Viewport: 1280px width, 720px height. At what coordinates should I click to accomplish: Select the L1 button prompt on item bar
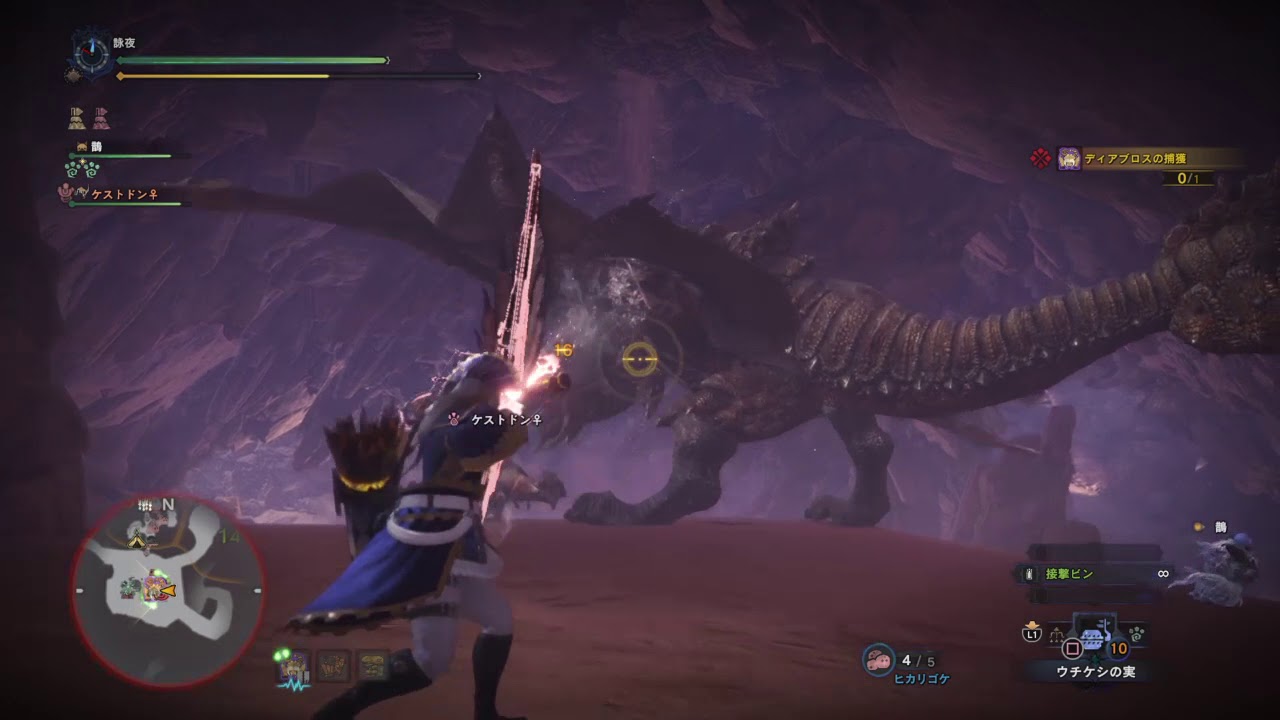(x=1031, y=634)
